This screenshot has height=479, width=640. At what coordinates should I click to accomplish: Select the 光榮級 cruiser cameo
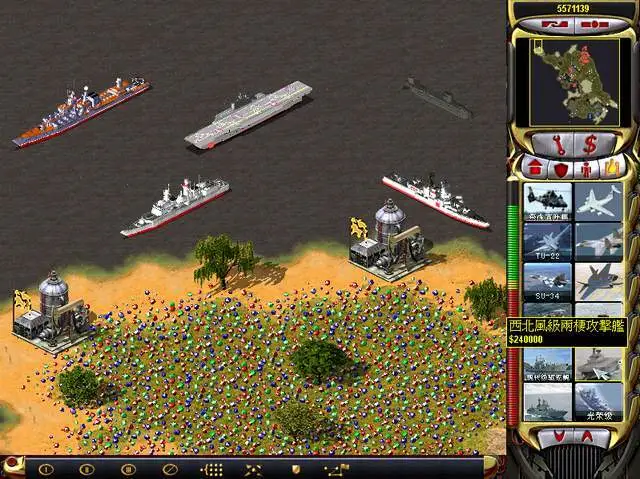click(599, 403)
